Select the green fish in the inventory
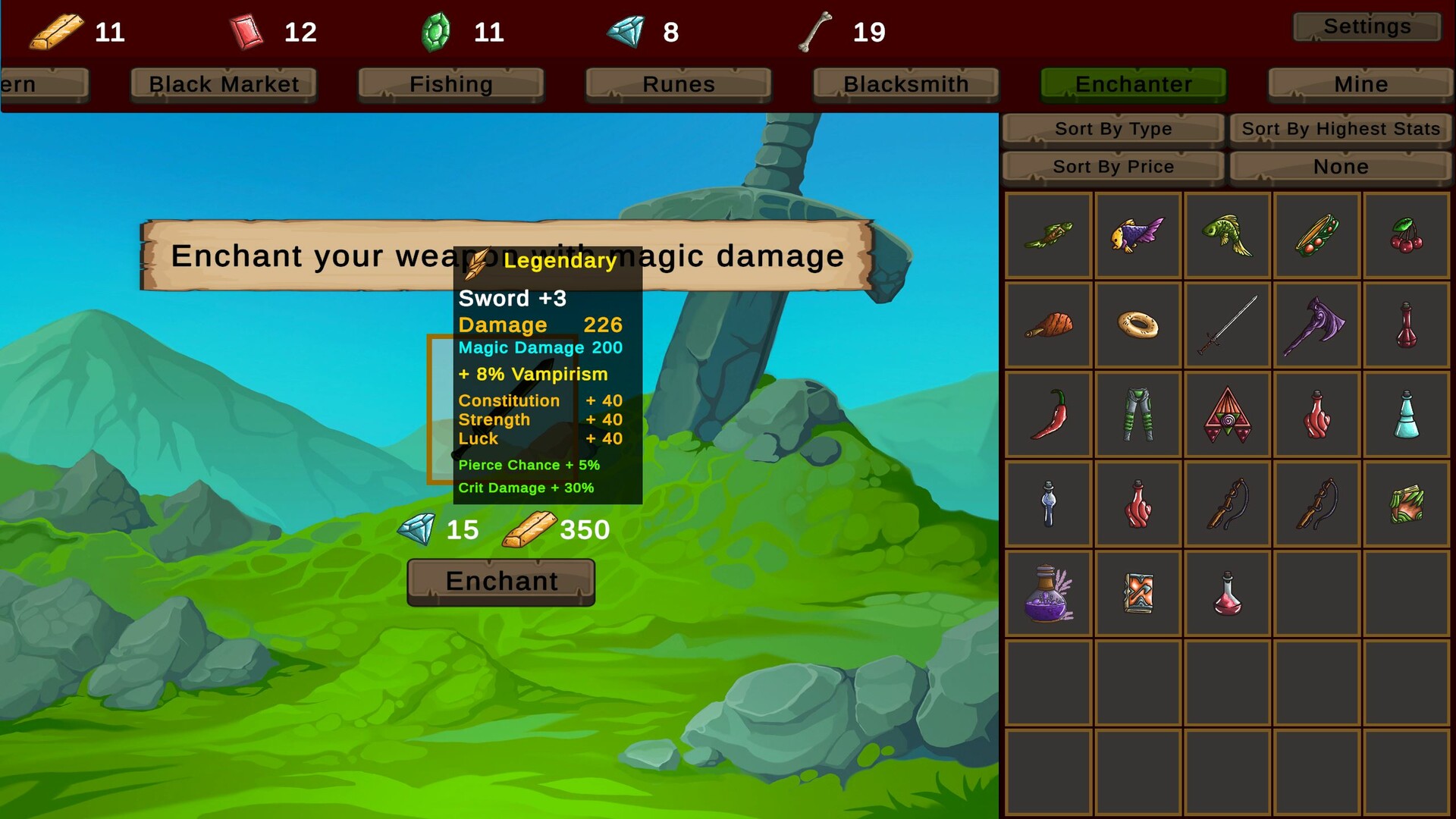The height and width of the screenshot is (819, 1456). 1227,234
